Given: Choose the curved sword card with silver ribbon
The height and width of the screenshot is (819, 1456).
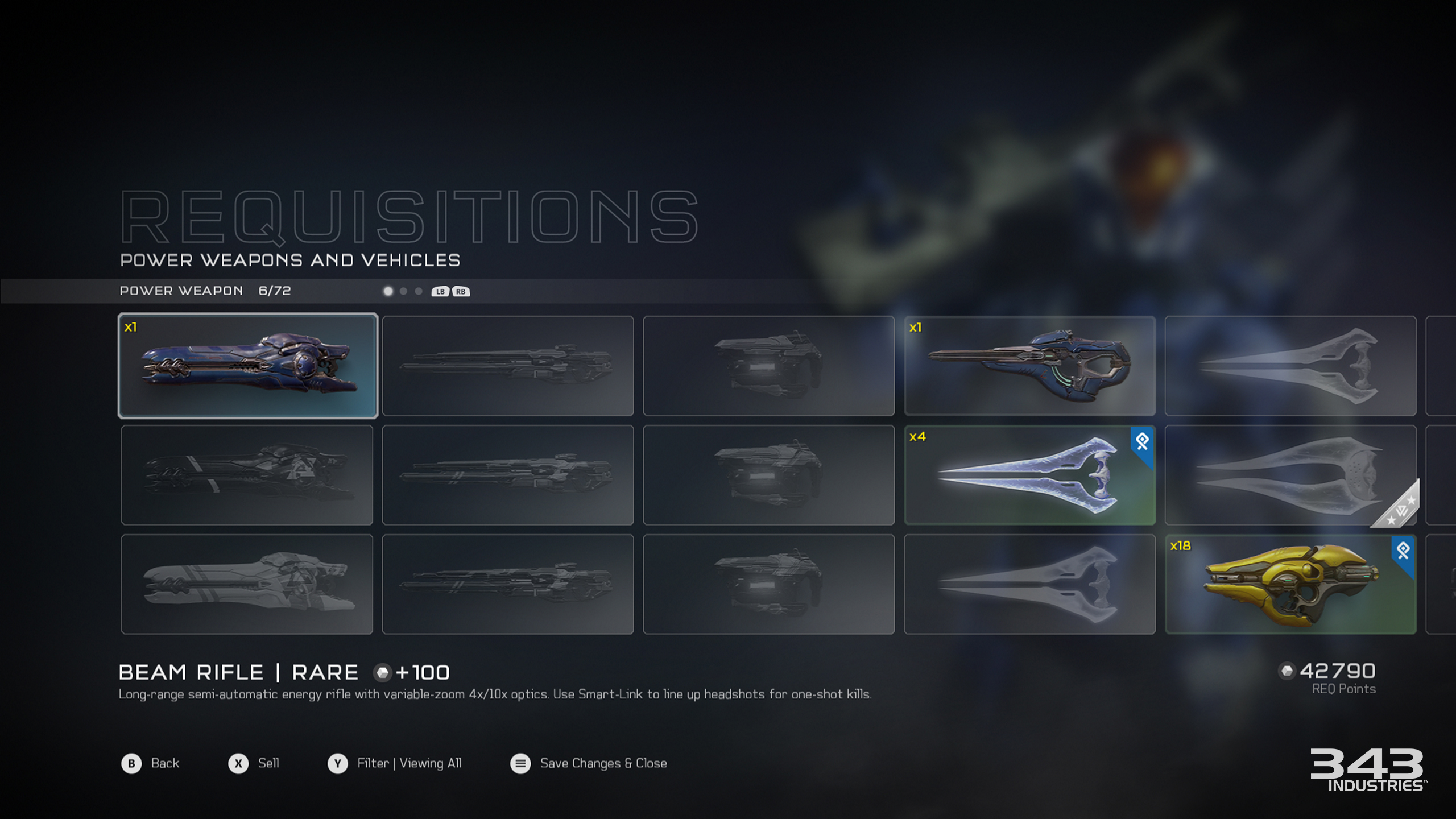Looking at the screenshot, I should (x=1290, y=475).
